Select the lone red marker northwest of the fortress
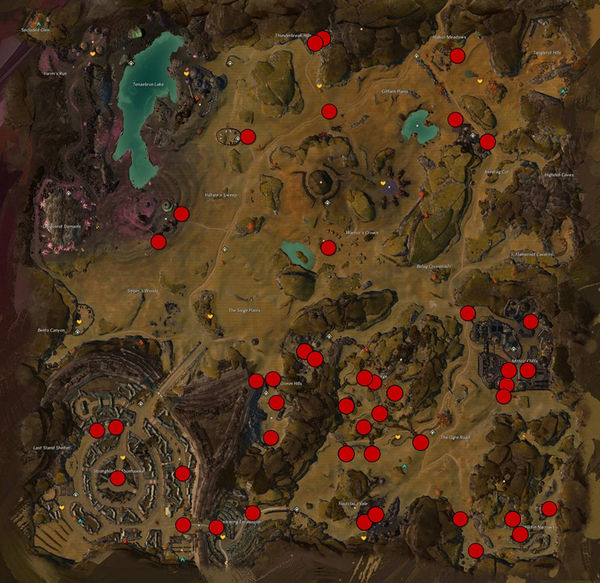 (x=467, y=313)
